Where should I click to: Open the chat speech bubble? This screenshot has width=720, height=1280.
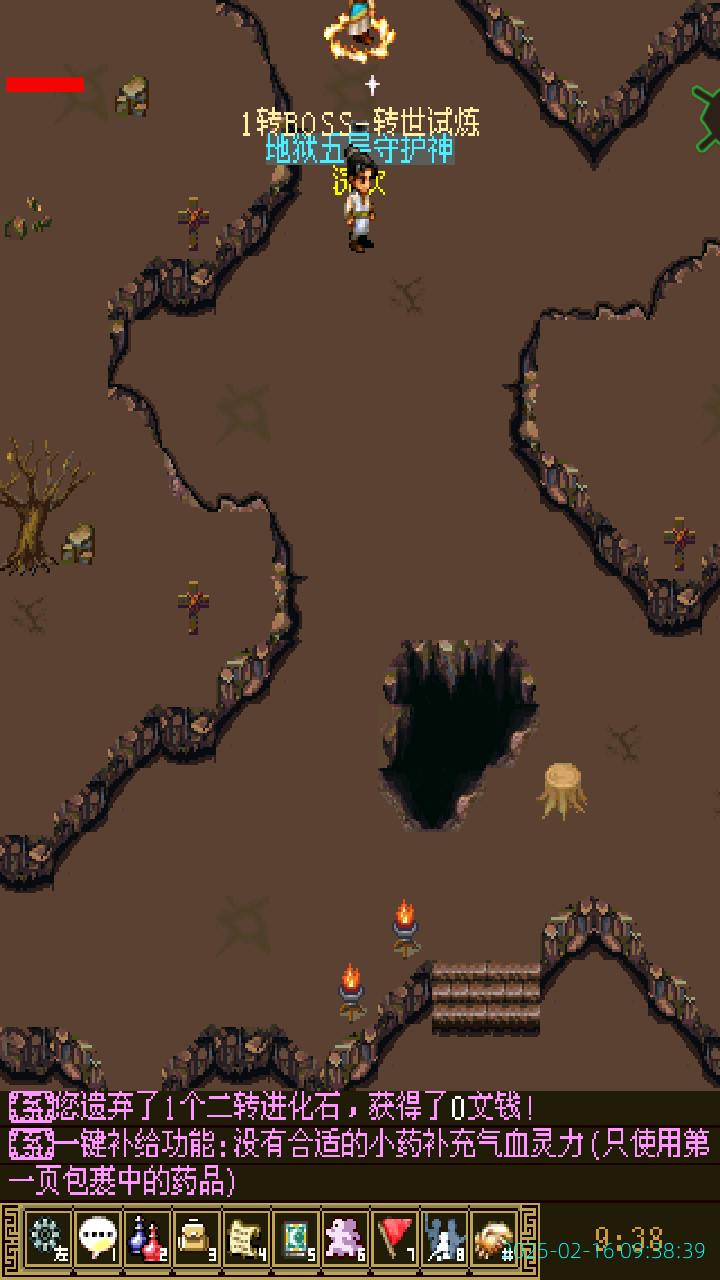pyautogui.click(x=96, y=1238)
